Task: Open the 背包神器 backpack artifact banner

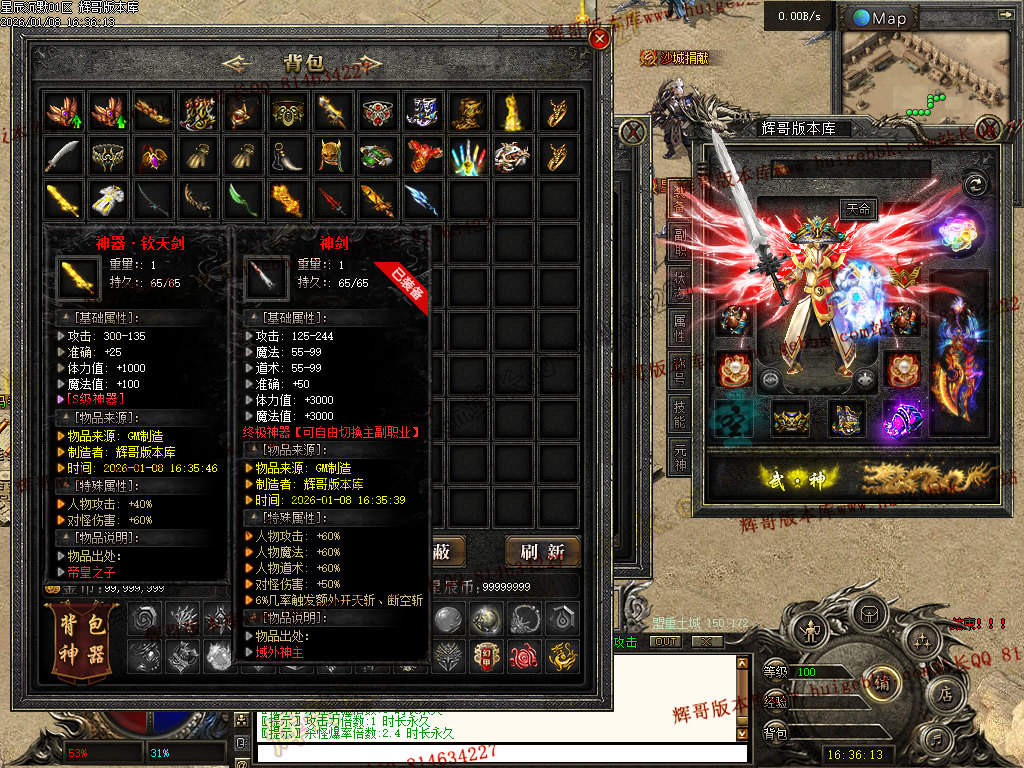Action: 83,641
